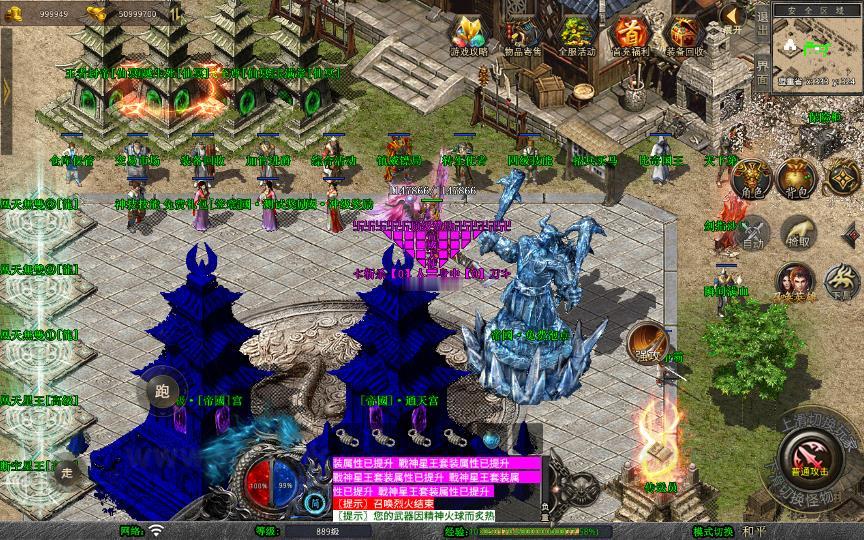864x540 pixels.
Task: Open the 首充福利 first-recharge bonus icon
Action: click(630, 33)
